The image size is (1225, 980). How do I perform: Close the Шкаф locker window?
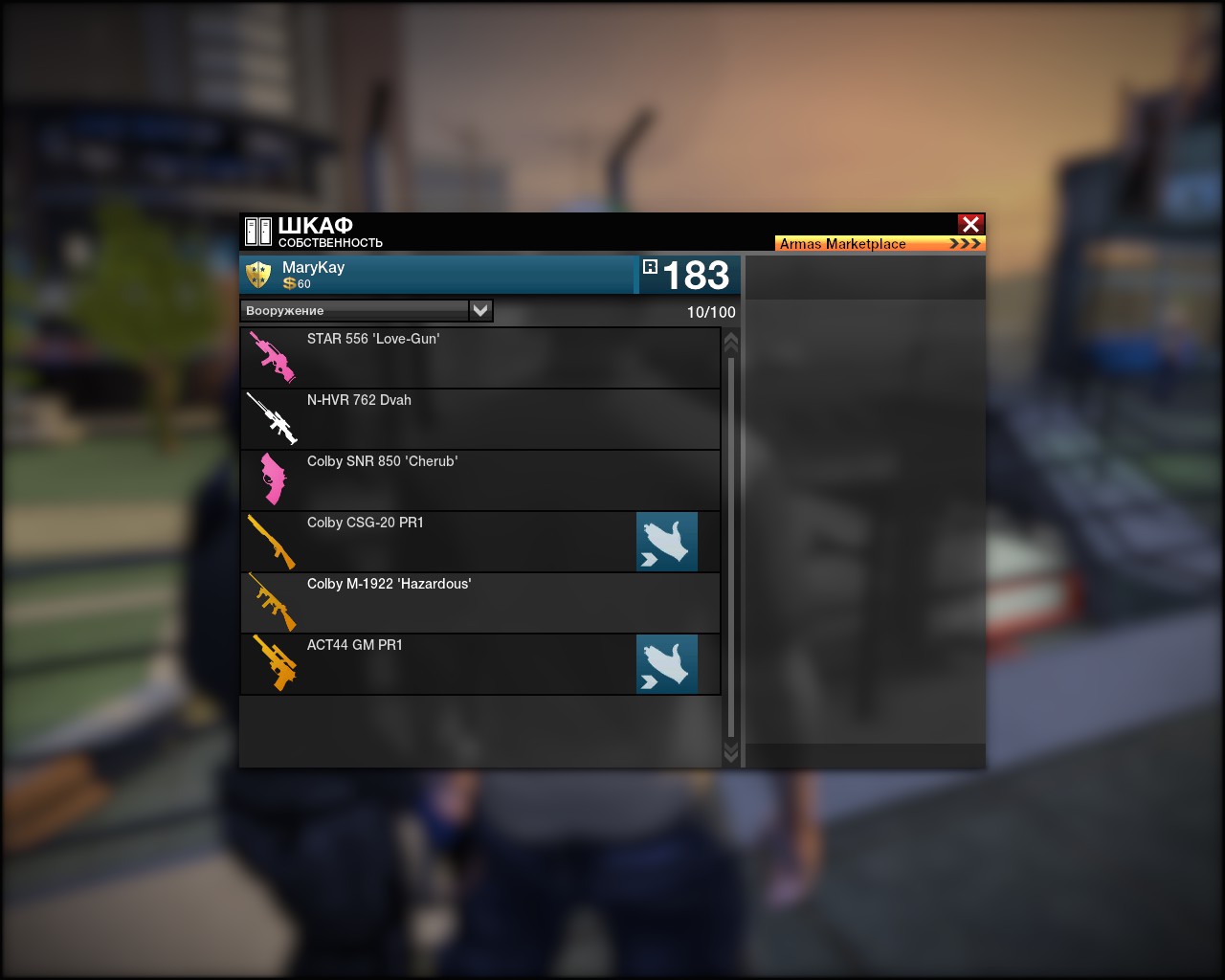click(x=970, y=224)
